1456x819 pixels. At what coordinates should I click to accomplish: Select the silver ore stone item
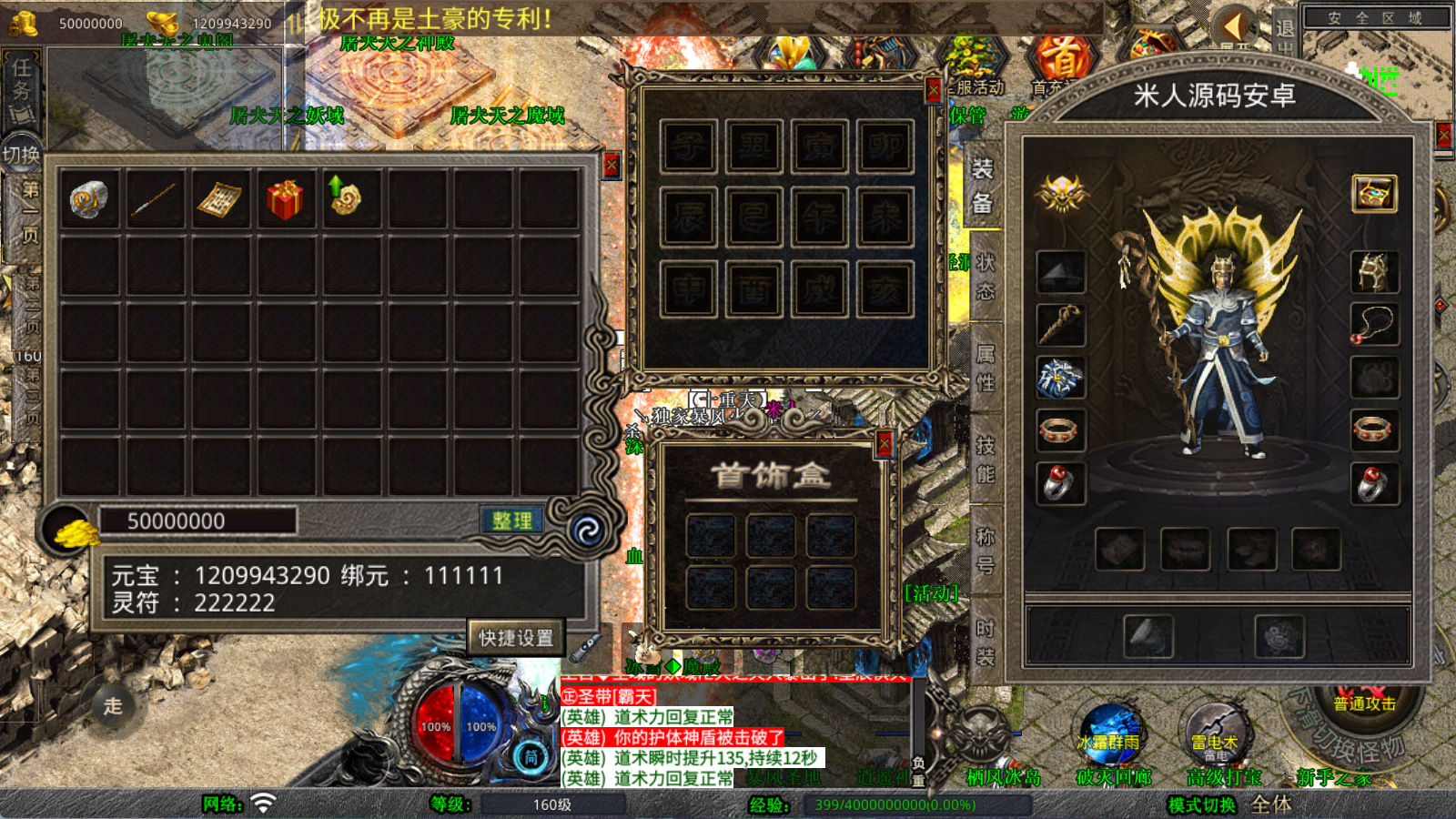tap(89, 198)
